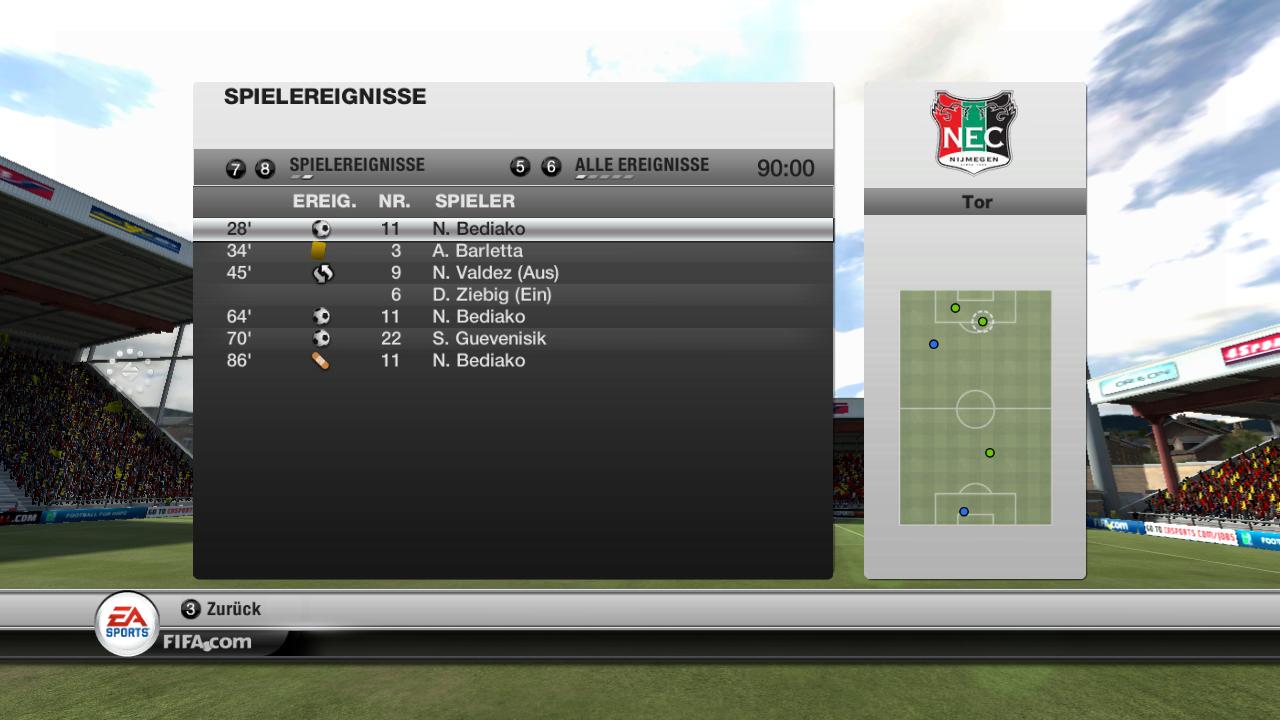The image size is (1280, 720).
Task: Choose S. Guevenisik's 70' goal event
Action: coord(512,339)
